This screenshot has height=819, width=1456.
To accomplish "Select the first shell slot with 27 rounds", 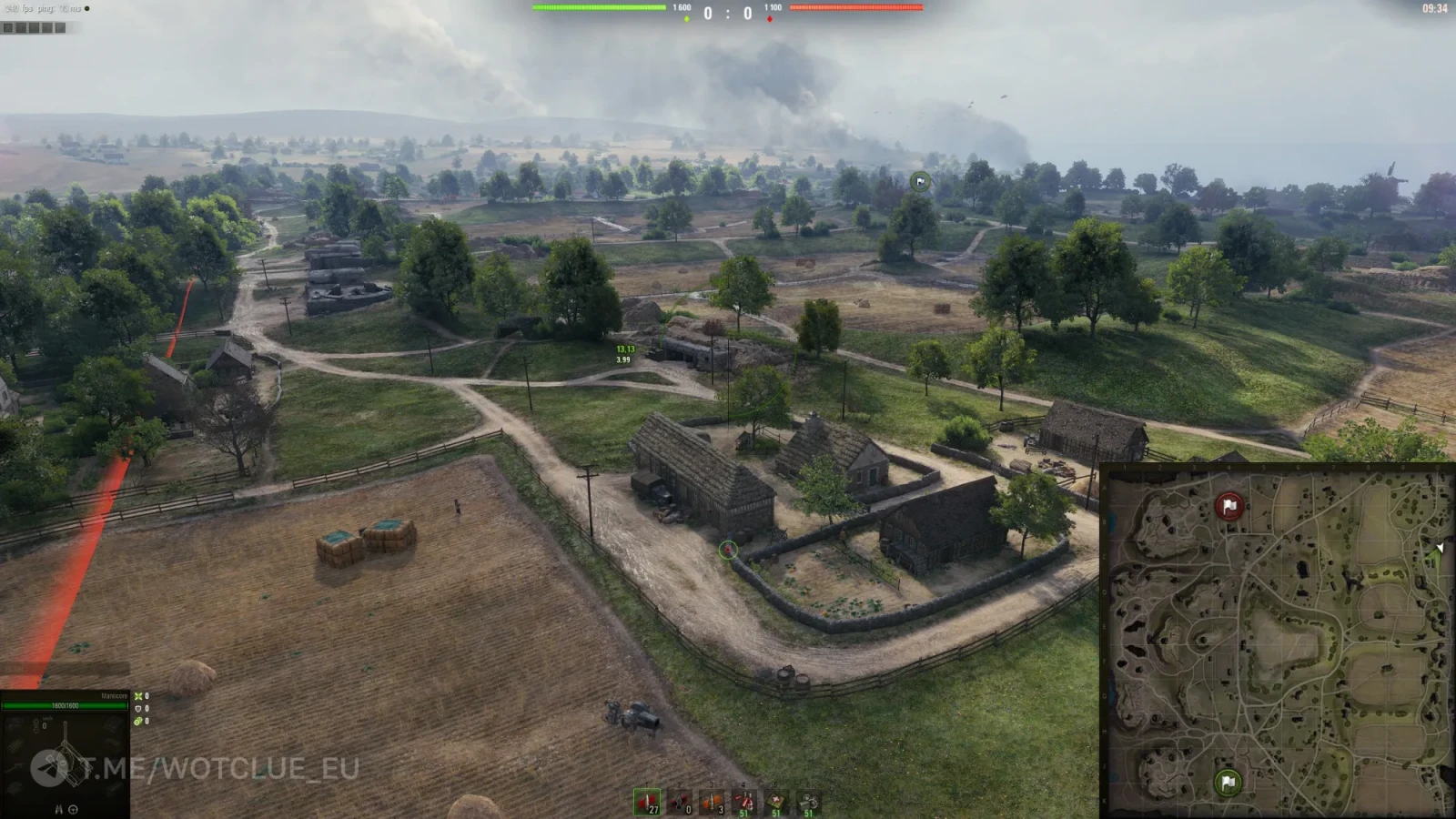I will tap(647, 802).
